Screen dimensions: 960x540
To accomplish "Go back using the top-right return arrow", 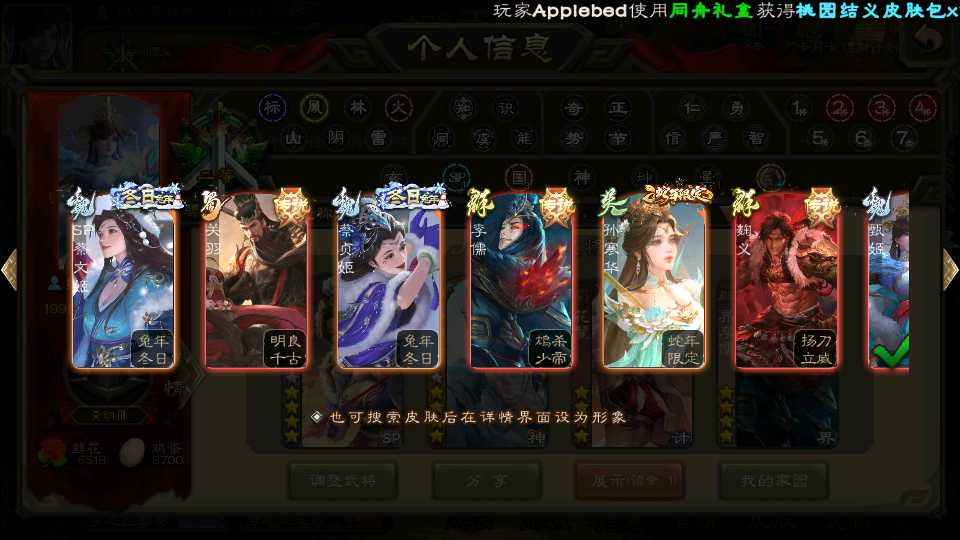I will (x=929, y=40).
